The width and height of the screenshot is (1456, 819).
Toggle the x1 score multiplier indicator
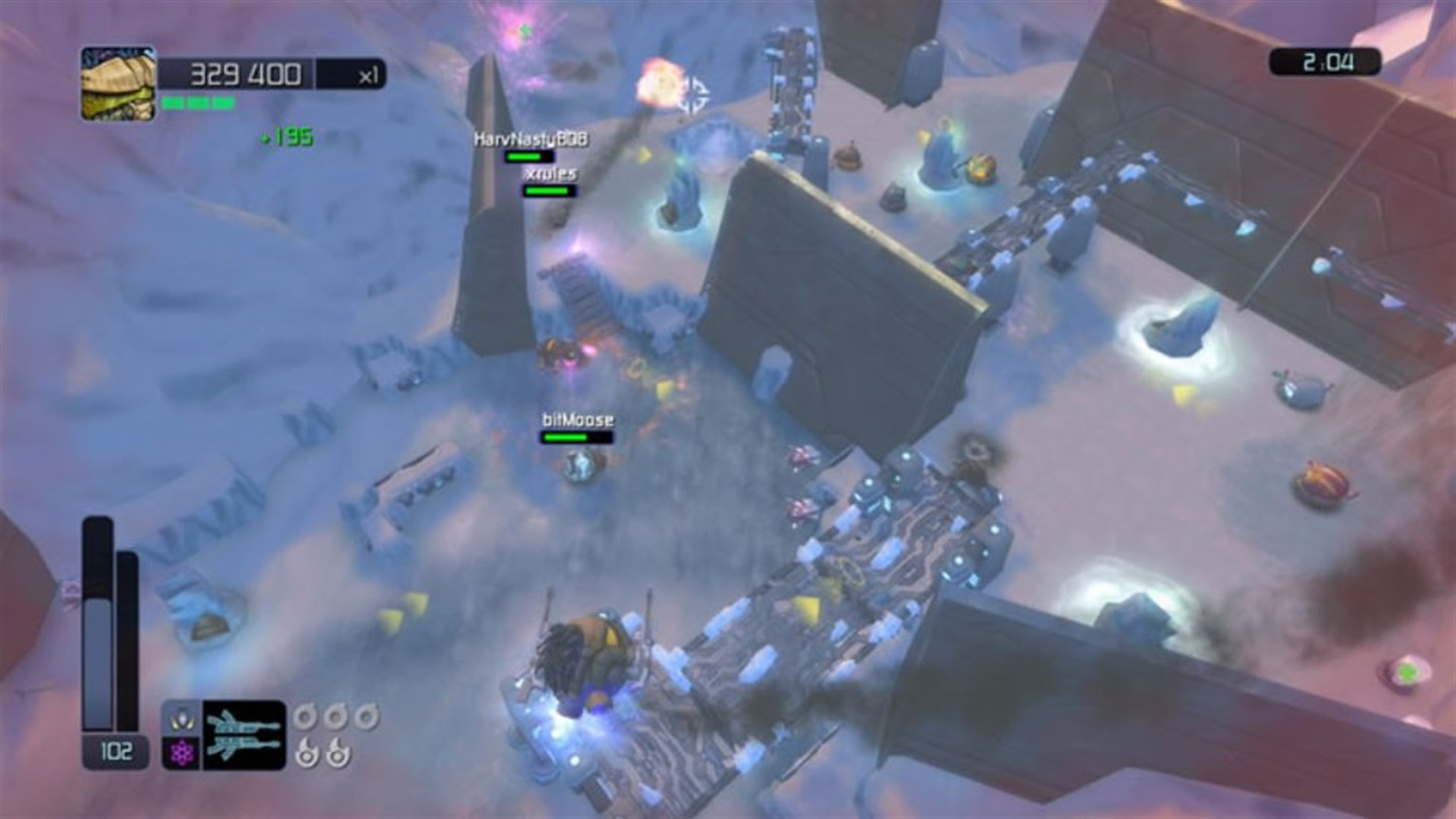click(x=366, y=75)
